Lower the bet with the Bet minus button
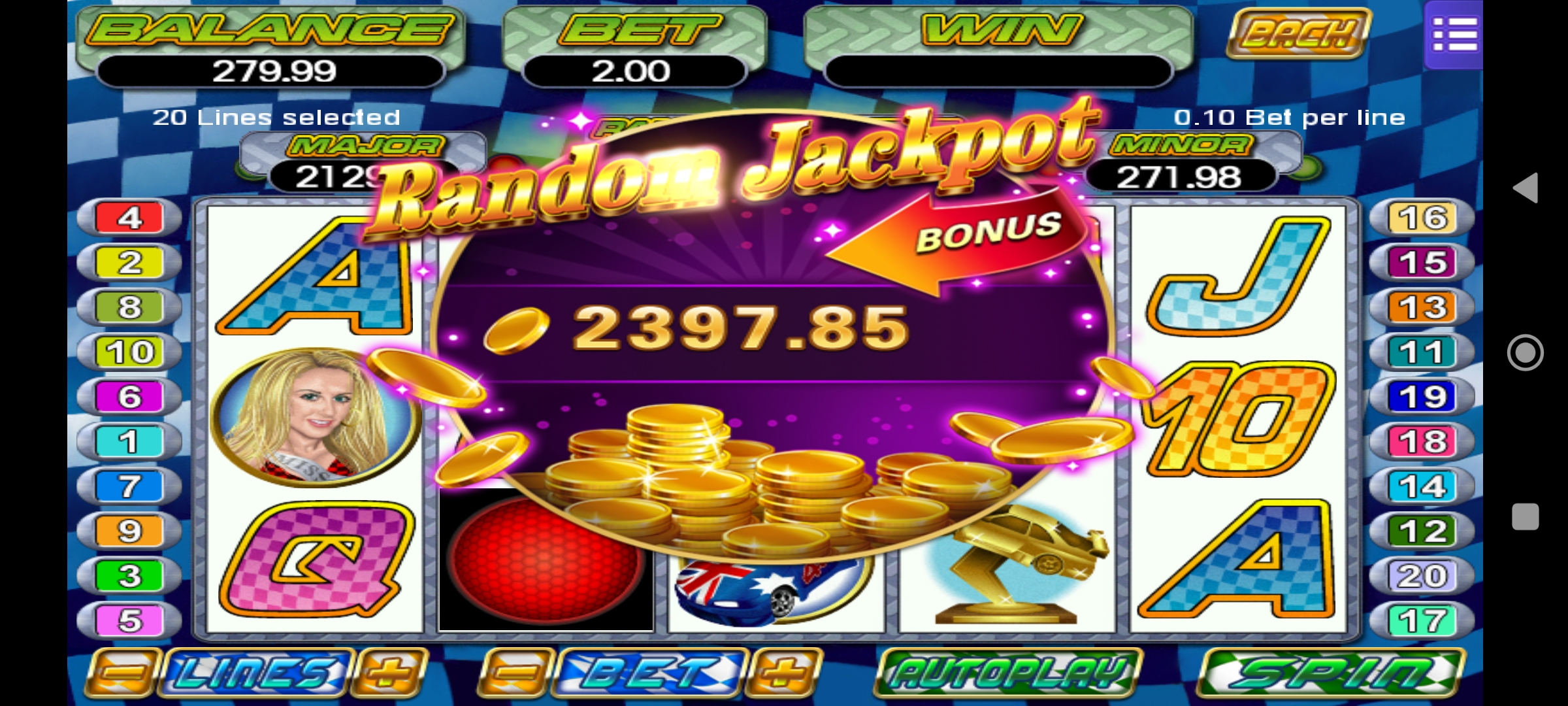This screenshot has height=706, width=1568. 516,673
